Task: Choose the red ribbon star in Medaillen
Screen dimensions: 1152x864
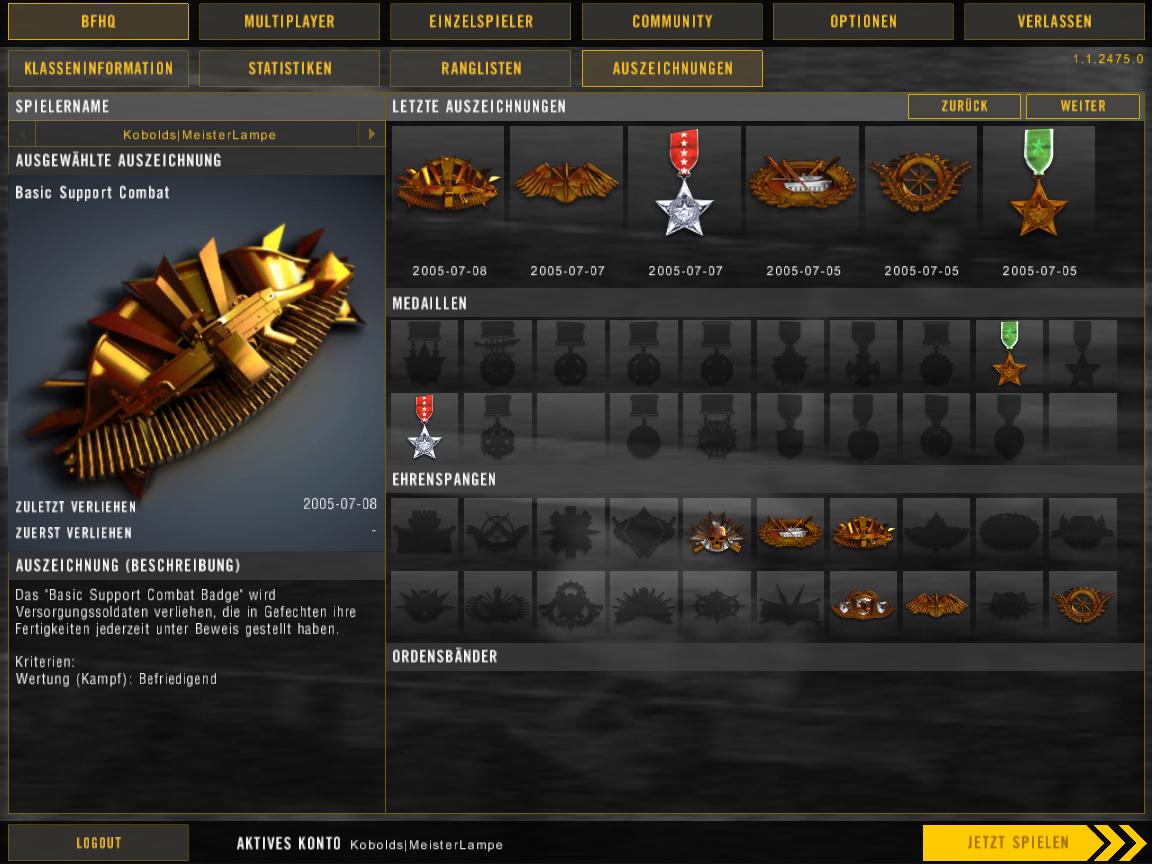Action: pos(425,427)
